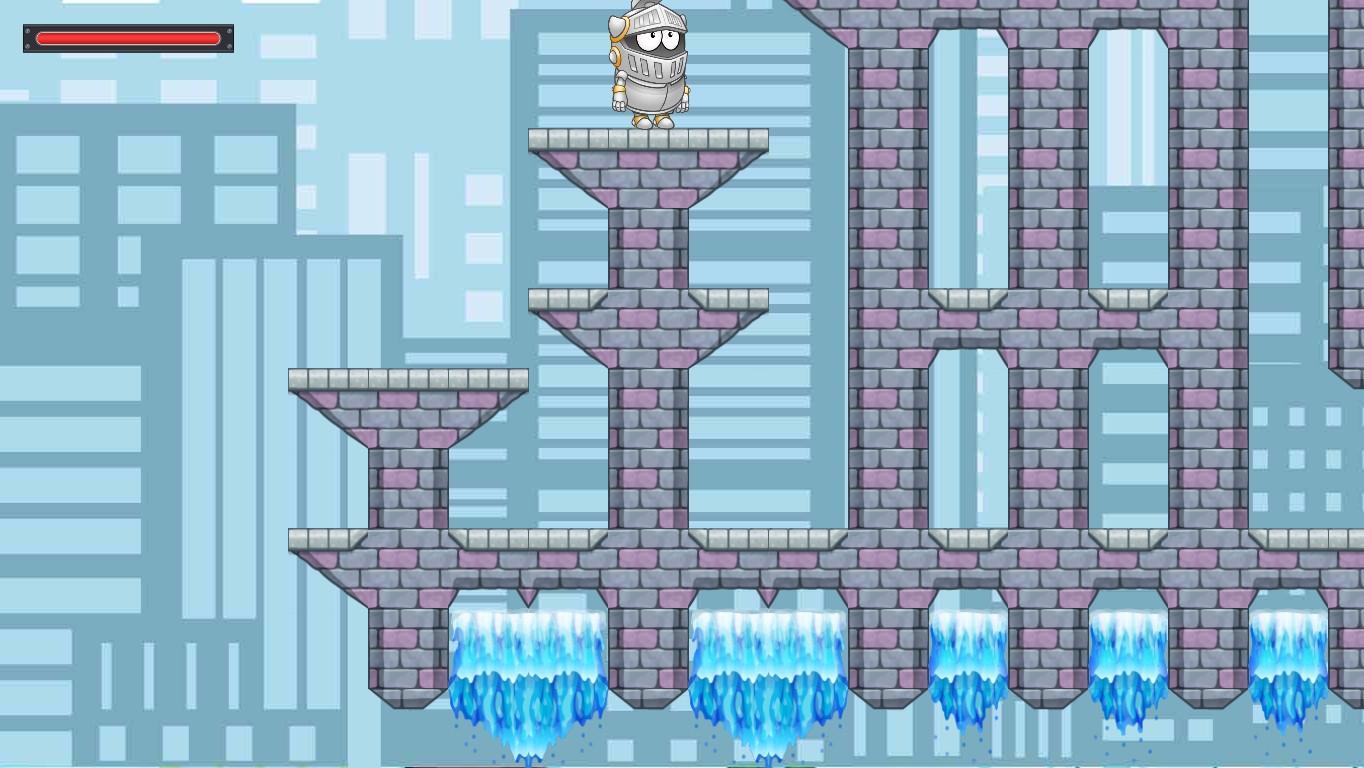
Task: Click the red health bar fill
Action: click(128, 38)
